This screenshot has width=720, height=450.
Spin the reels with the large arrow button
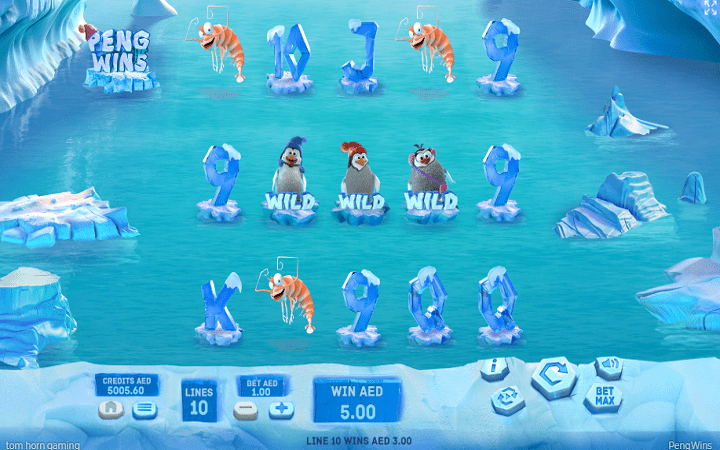click(x=551, y=378)
